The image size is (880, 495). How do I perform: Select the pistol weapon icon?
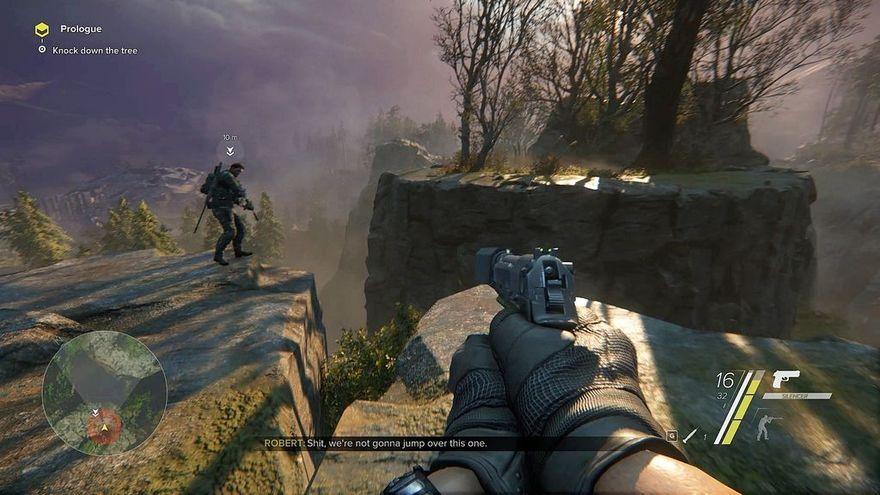coord(786,380)
